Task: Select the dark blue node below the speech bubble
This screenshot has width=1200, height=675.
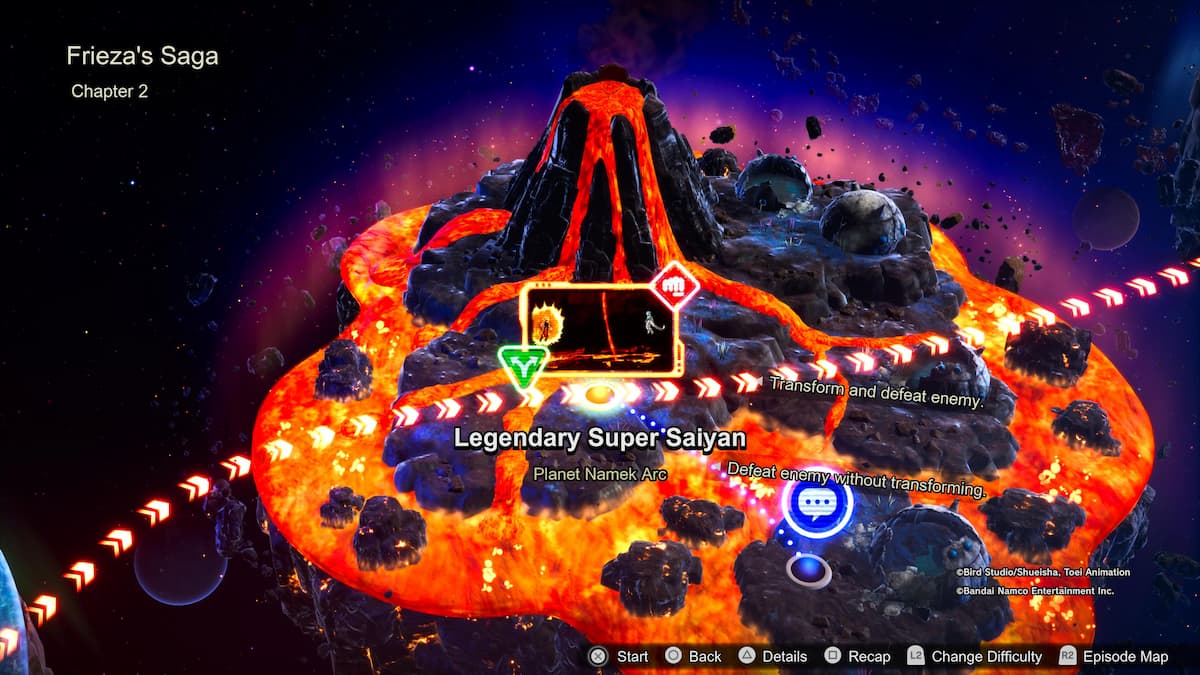Action: pyautogui.click(x=808, y=570)
